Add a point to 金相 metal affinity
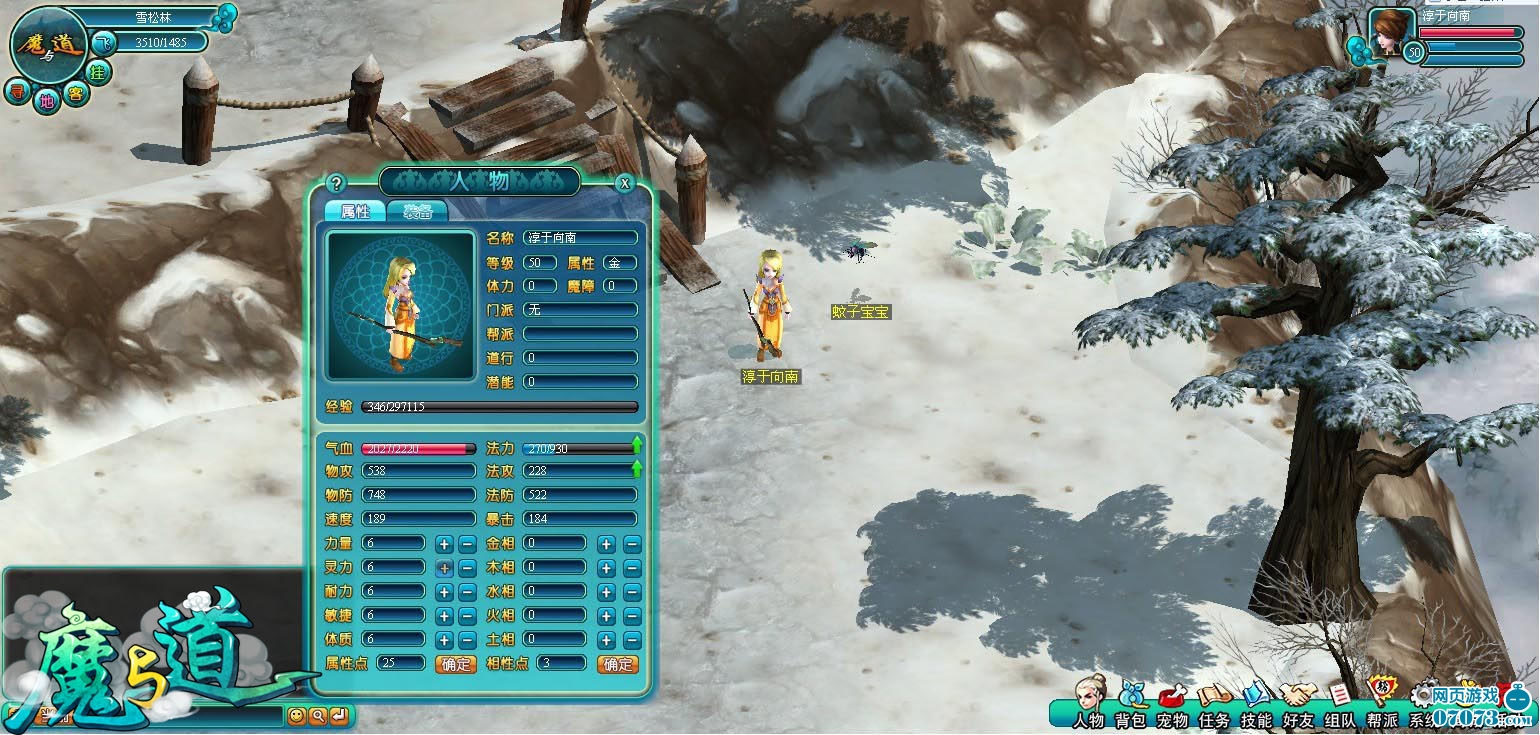 click(x=606, y=544)
